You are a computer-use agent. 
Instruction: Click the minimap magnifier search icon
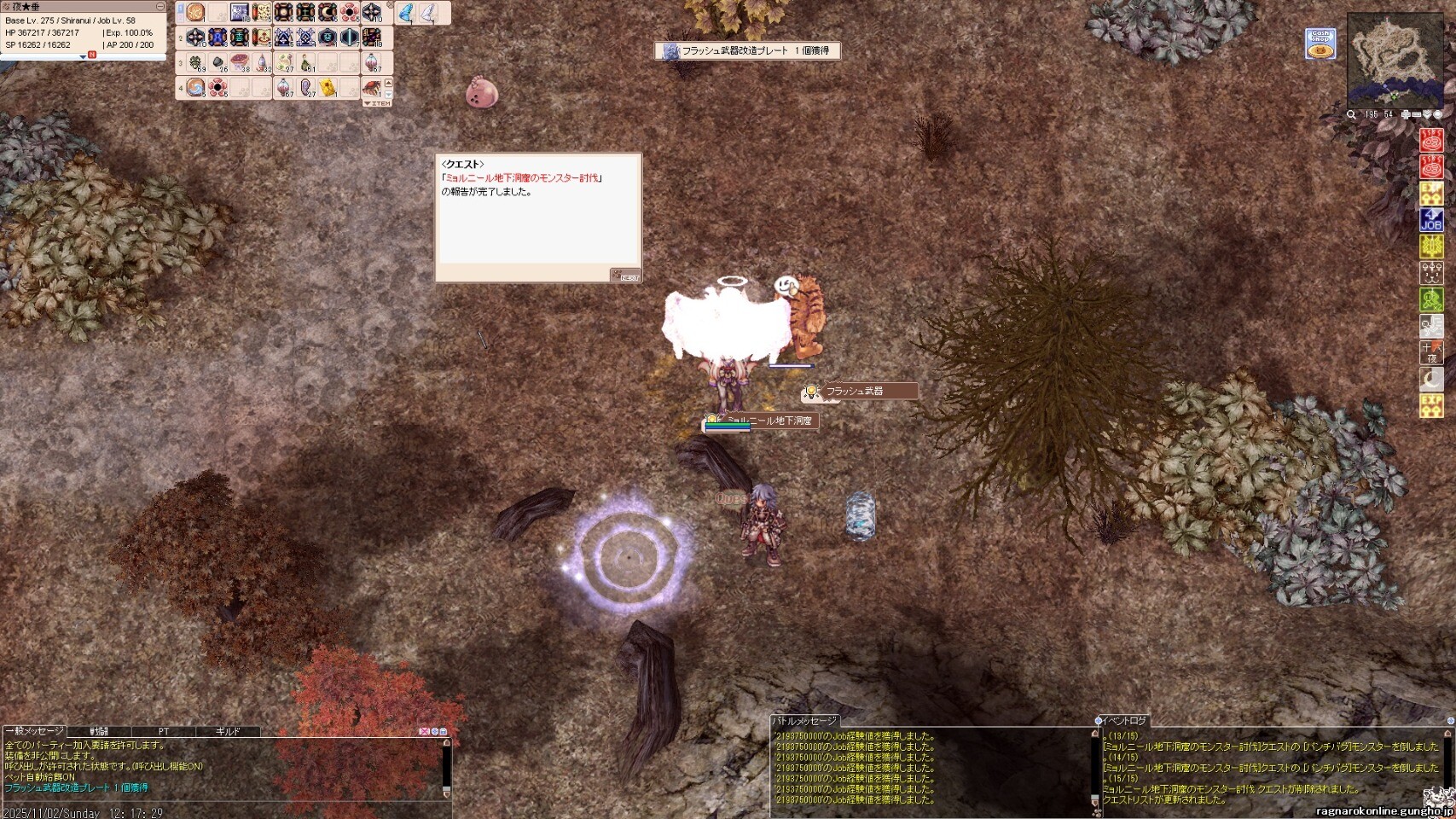[1351, 114]
